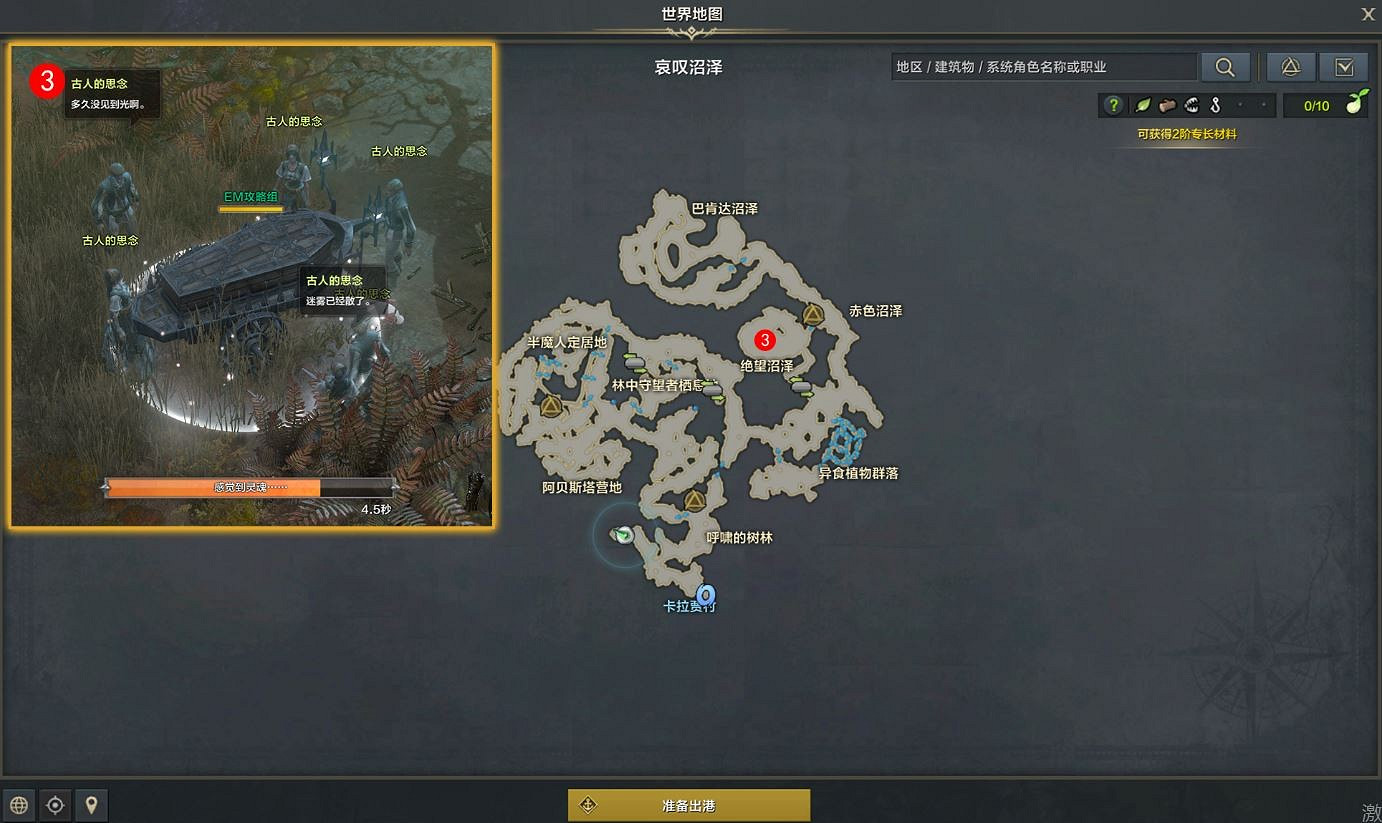Open the question mark help icon
Image resolution: width=1382 pixels, height=823 pixels.
[1113, 105]
